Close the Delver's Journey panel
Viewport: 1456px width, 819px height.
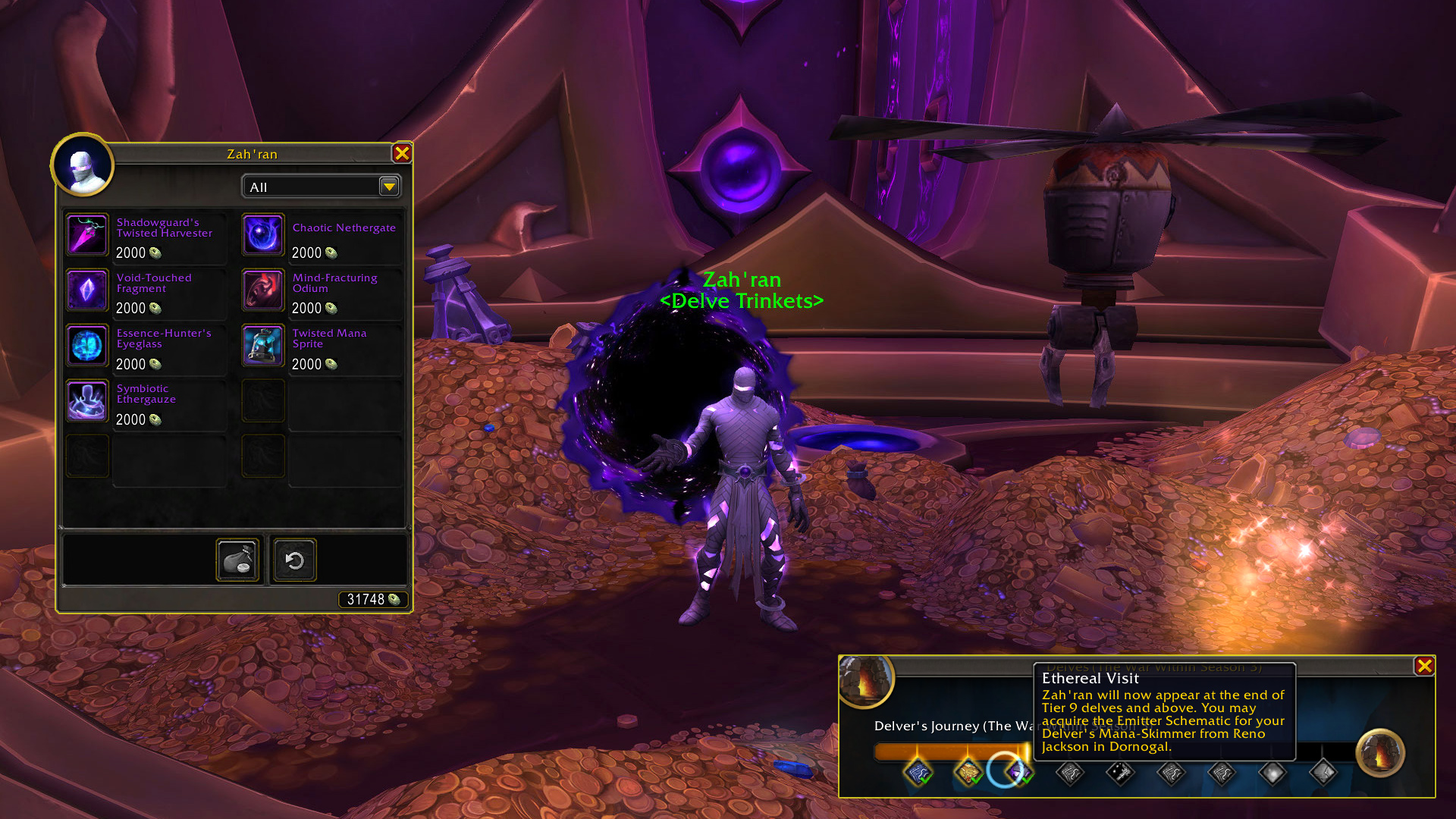(1424, 666)
